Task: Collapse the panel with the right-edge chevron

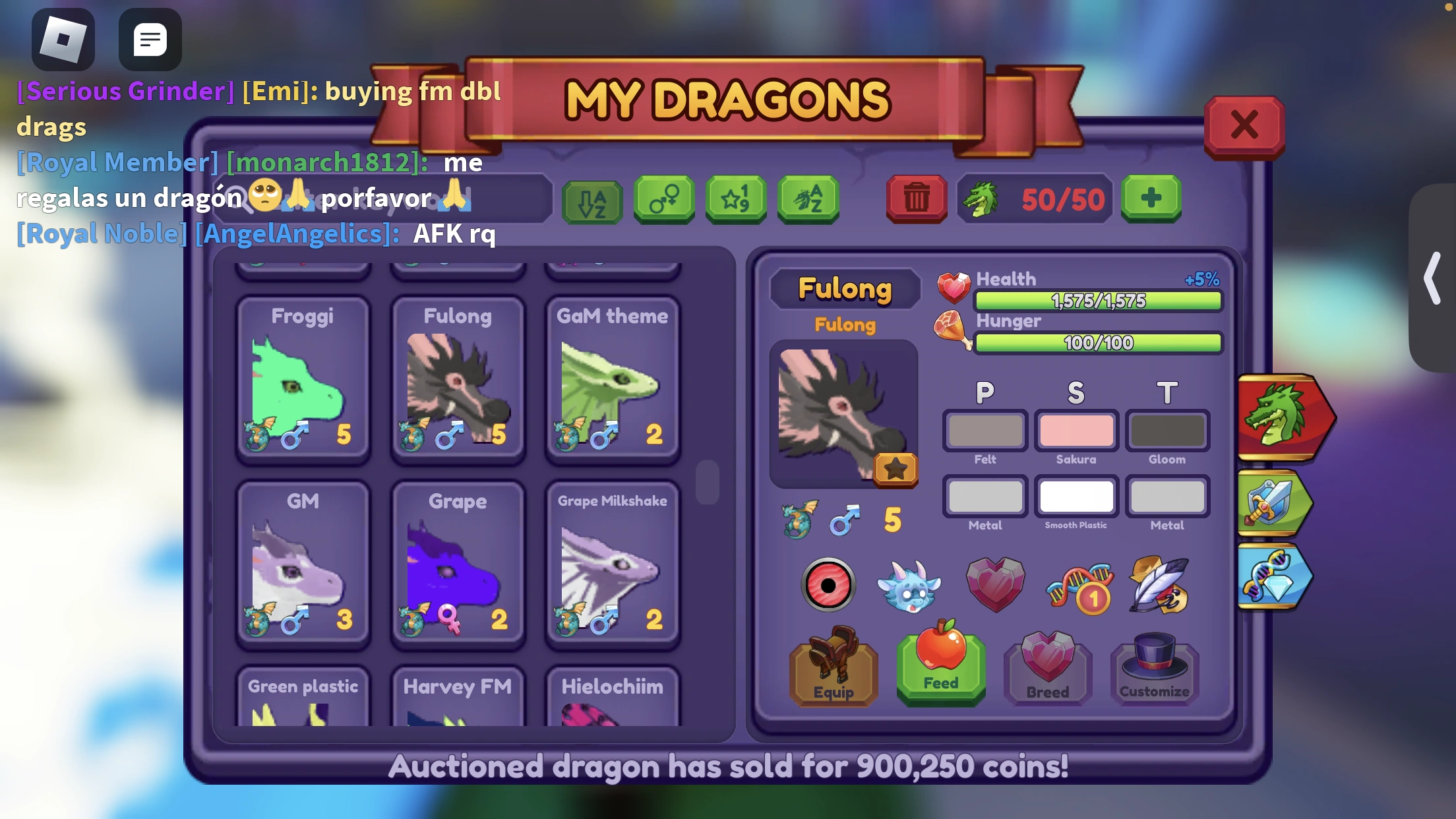Action: point(1431,278)
